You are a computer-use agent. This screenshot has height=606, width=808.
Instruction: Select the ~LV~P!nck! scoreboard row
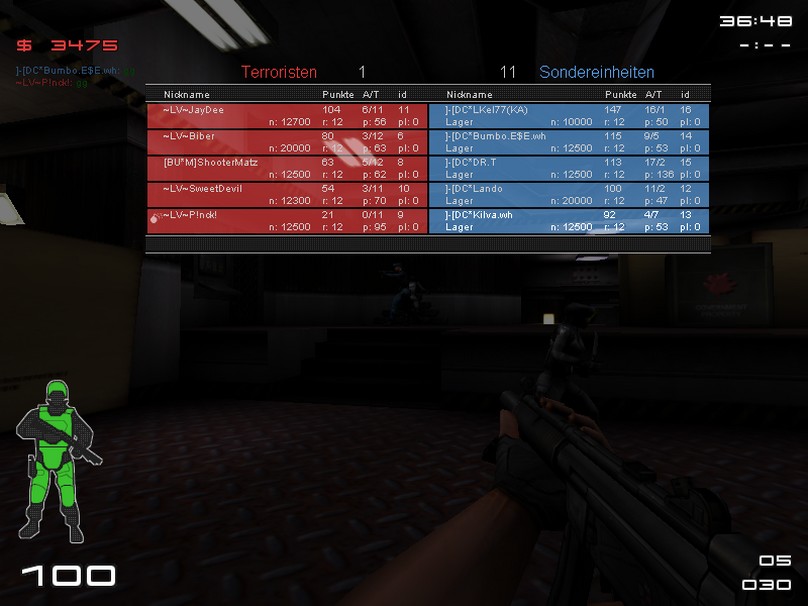286,220
